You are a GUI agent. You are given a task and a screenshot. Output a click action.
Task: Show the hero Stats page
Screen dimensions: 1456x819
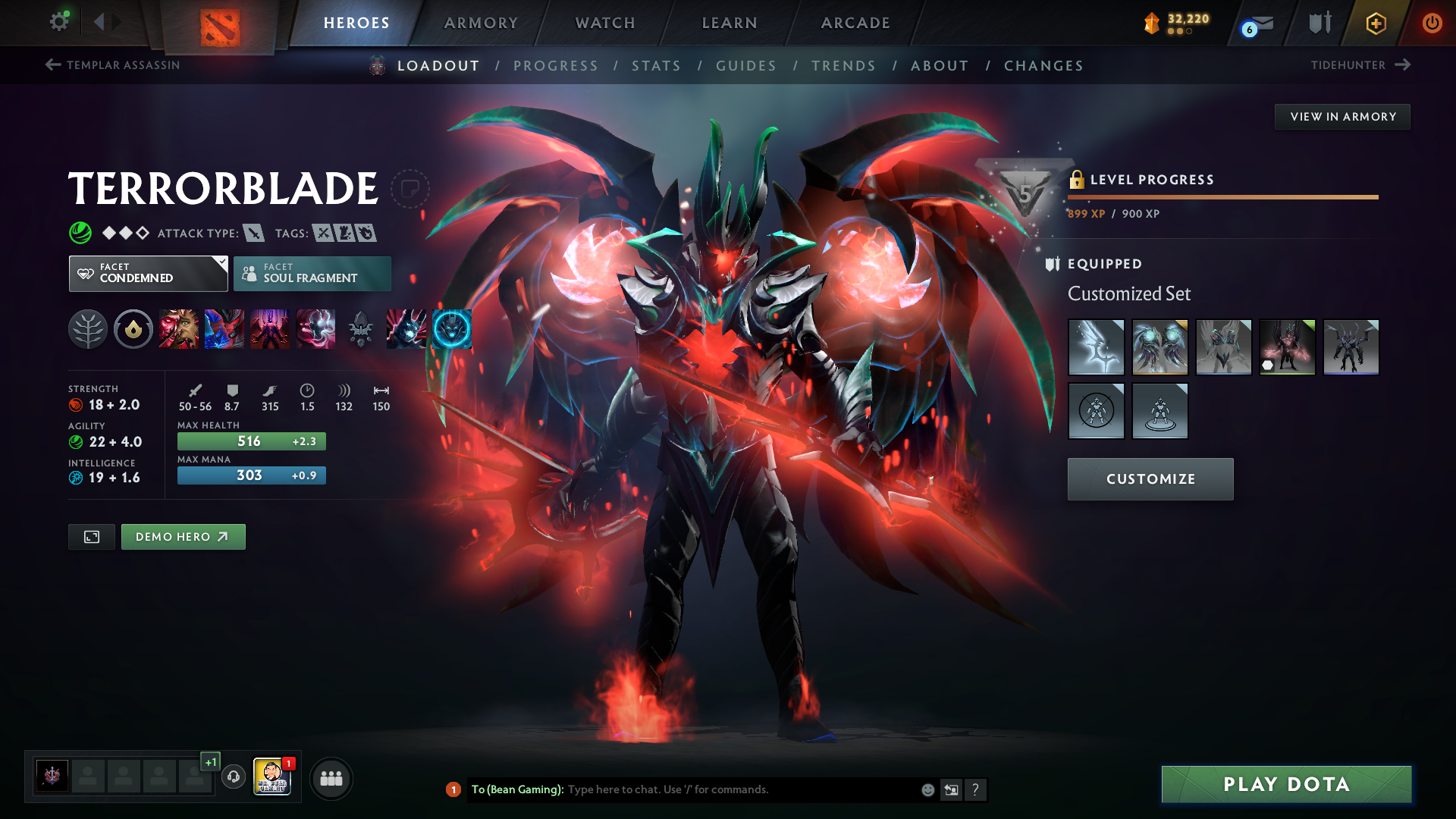tap(656, 66)
